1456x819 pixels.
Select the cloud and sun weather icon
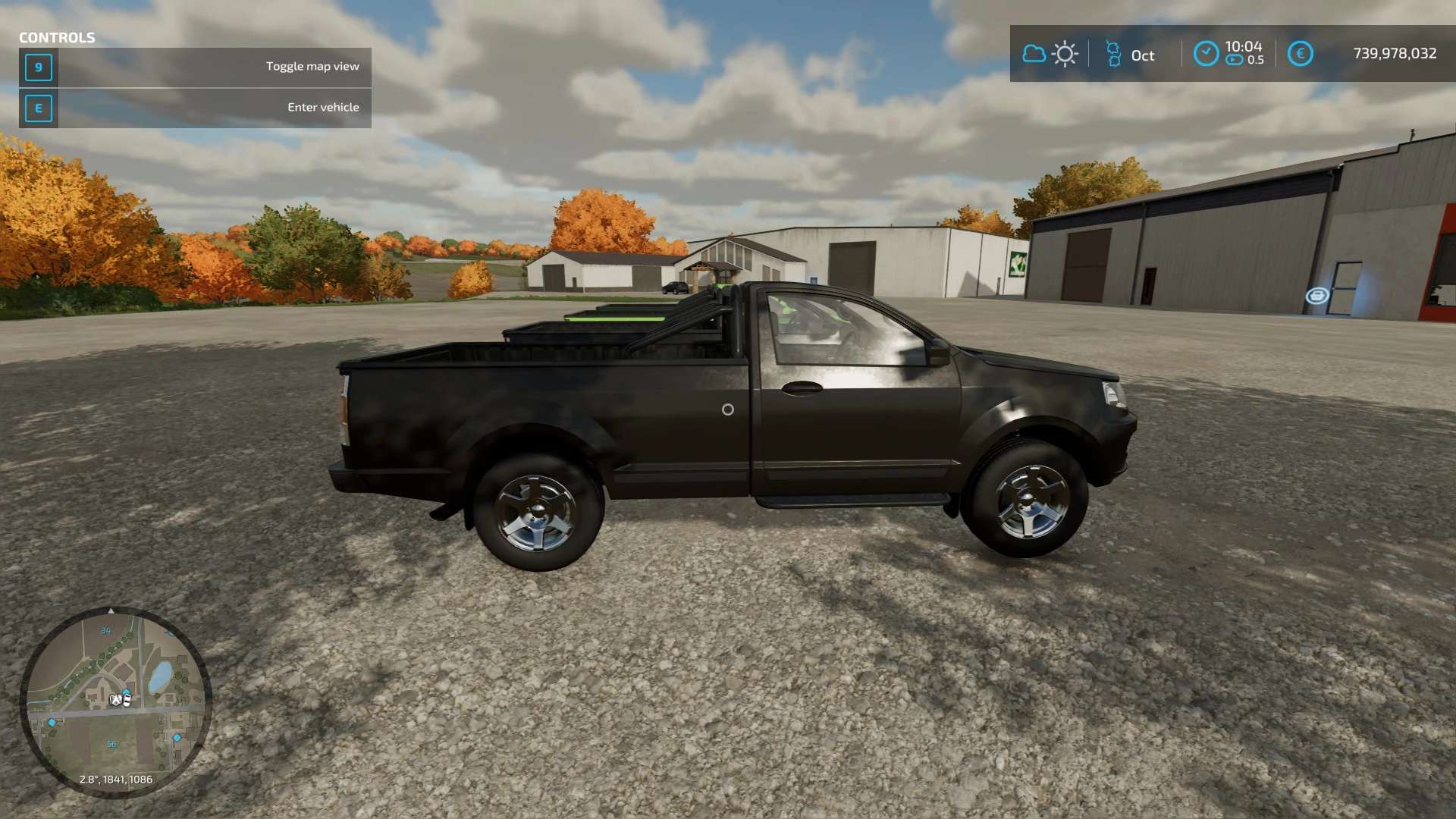tap(1050, 54)
